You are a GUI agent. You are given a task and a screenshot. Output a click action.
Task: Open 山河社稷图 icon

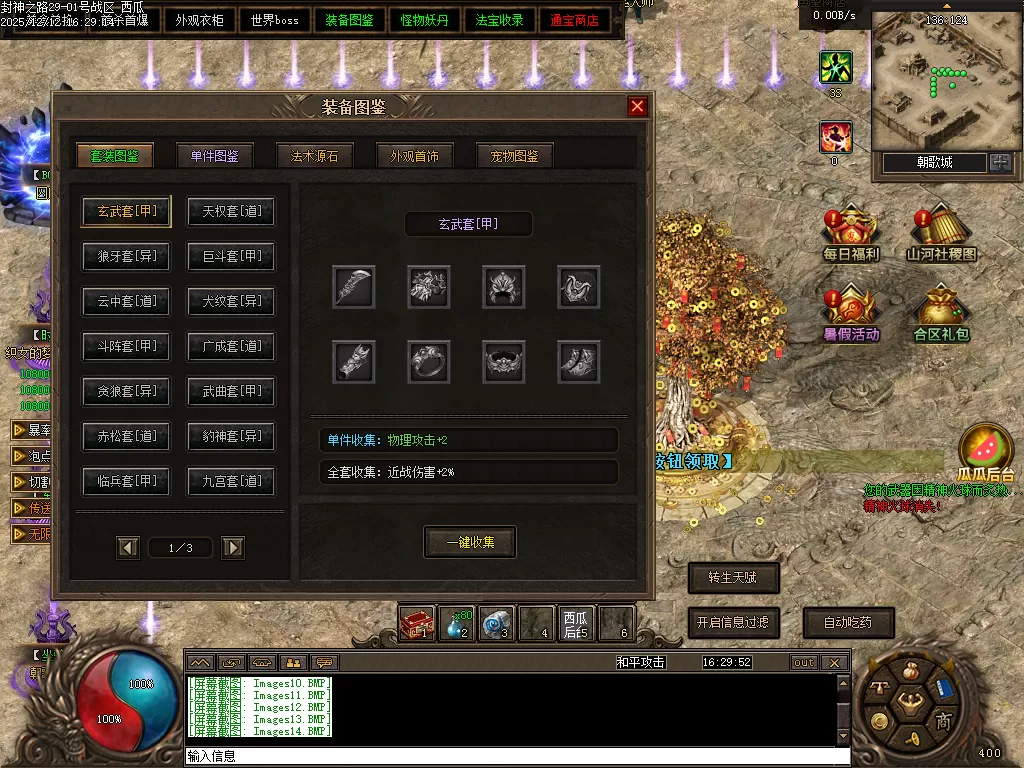point(941,236)
